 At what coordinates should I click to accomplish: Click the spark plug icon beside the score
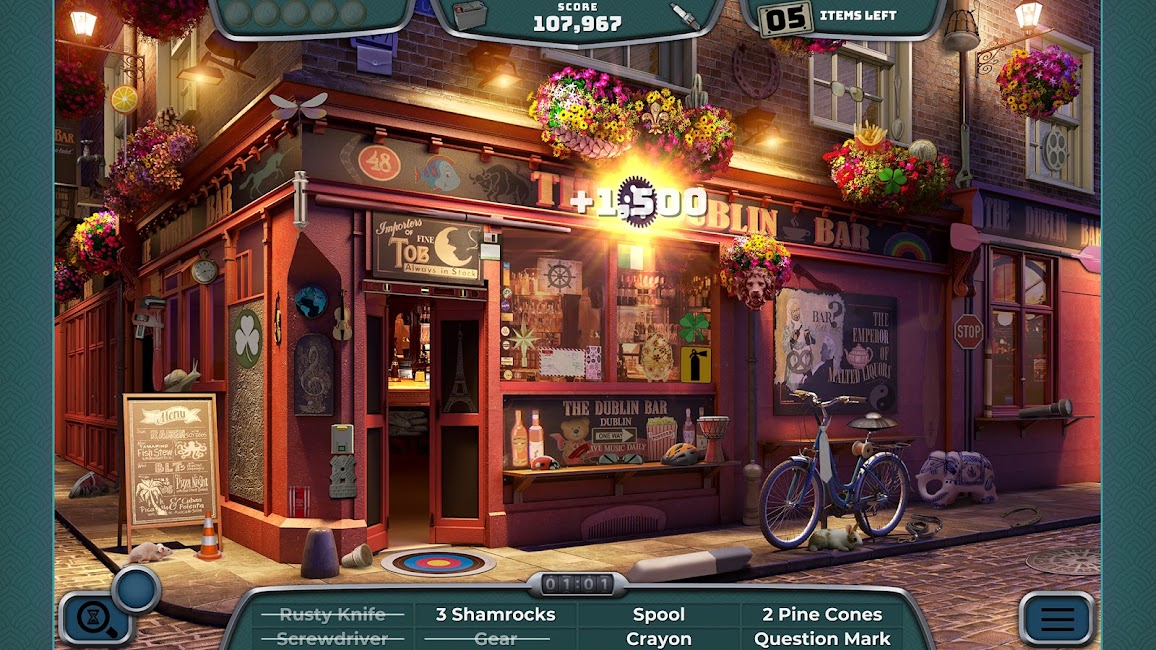click(x=685, y=15)
